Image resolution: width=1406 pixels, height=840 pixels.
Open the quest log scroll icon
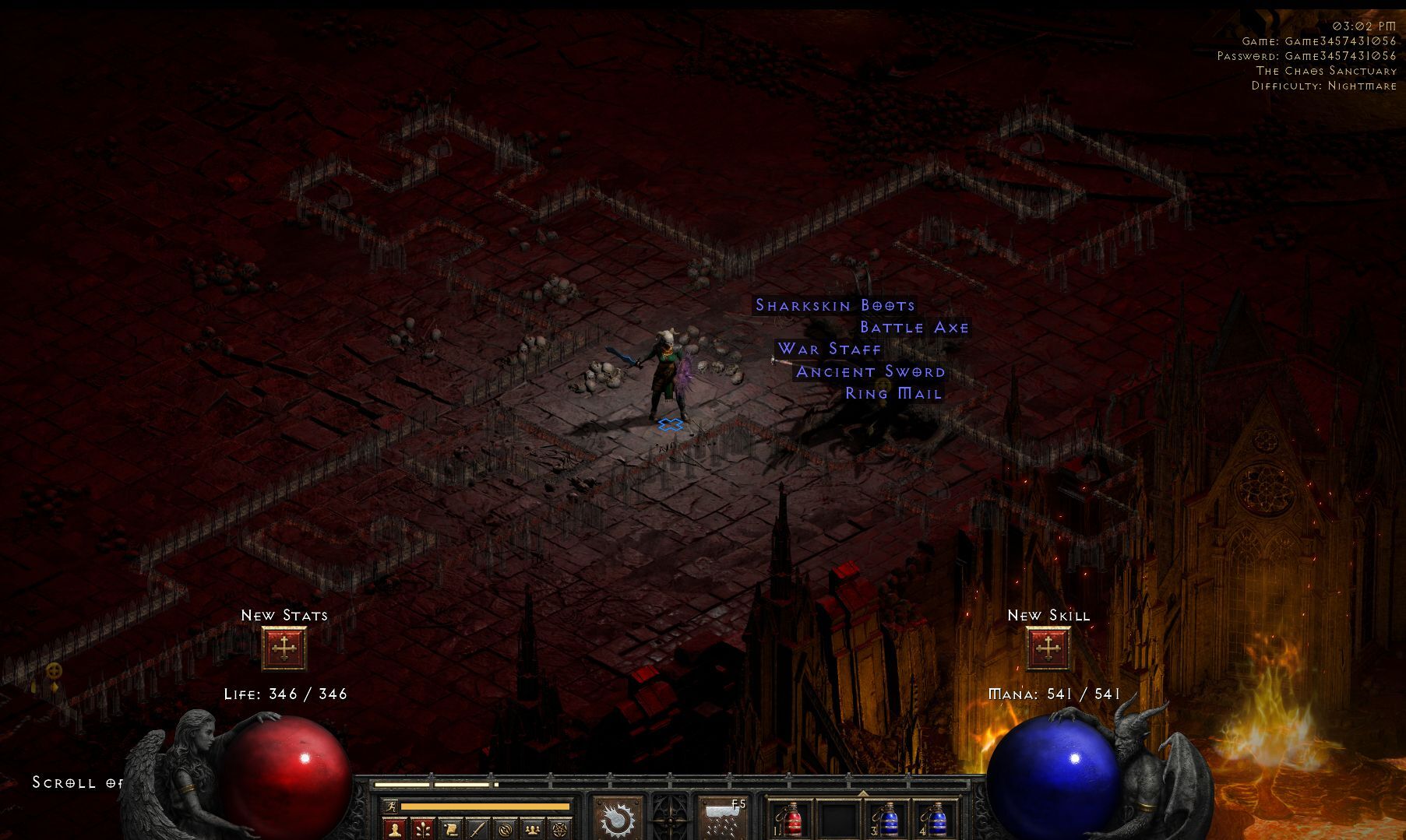click(x=450, y=829)
